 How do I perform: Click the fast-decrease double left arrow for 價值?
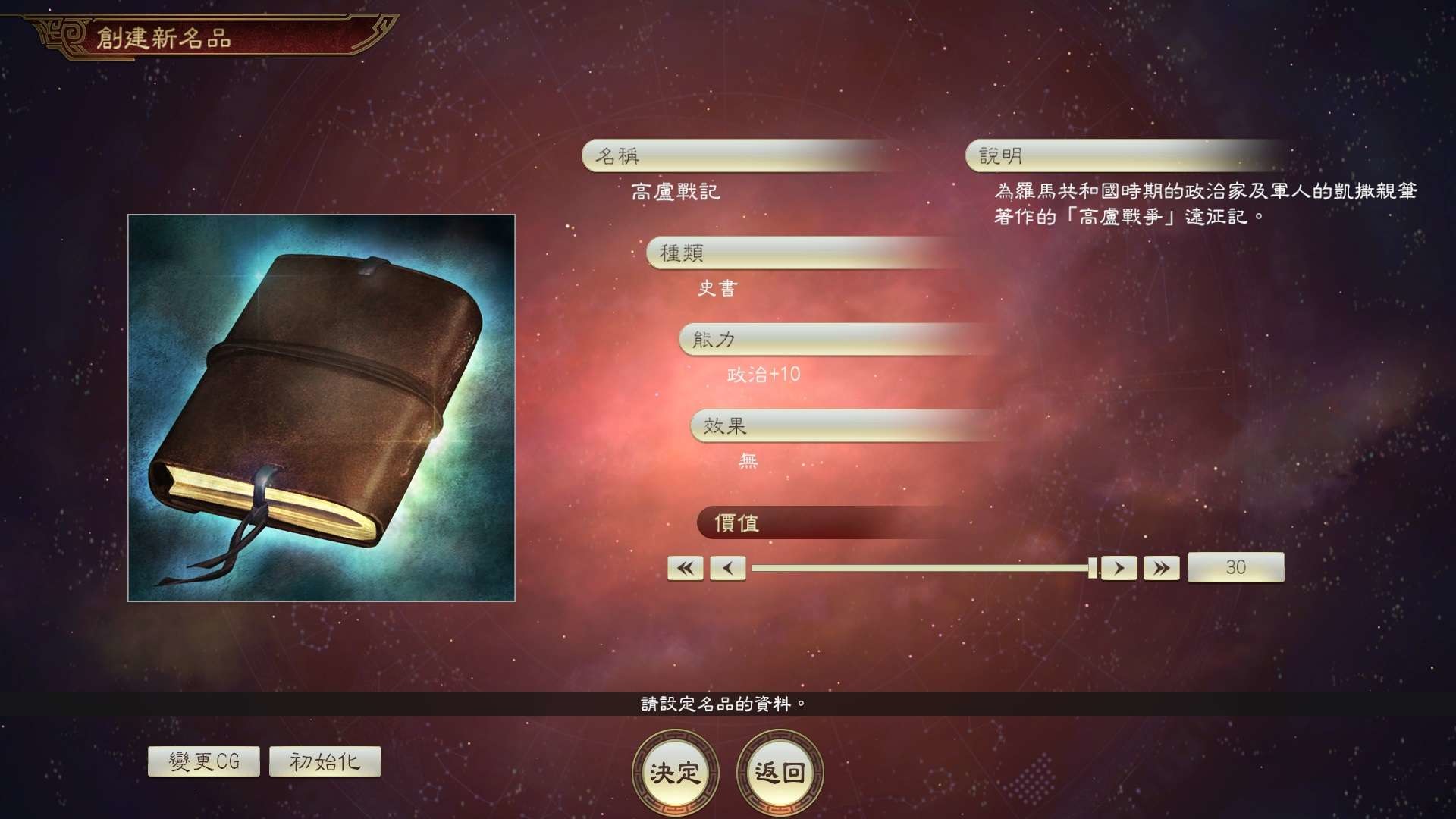click(685, 567)
